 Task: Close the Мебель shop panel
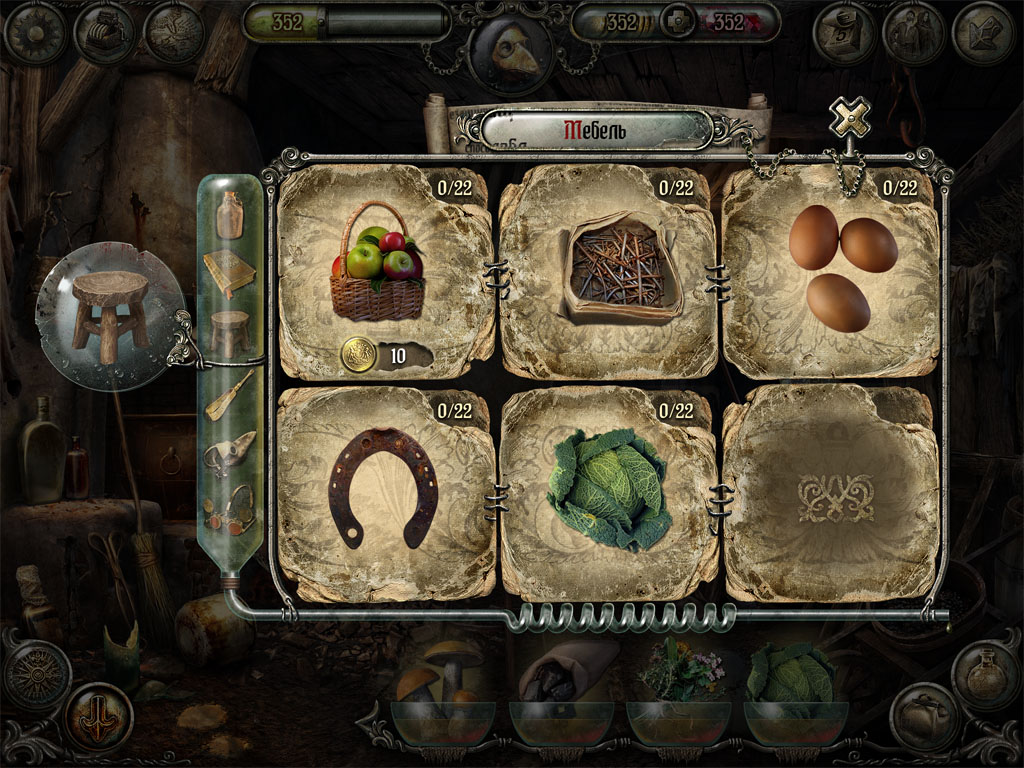click(x=849, y=119)
